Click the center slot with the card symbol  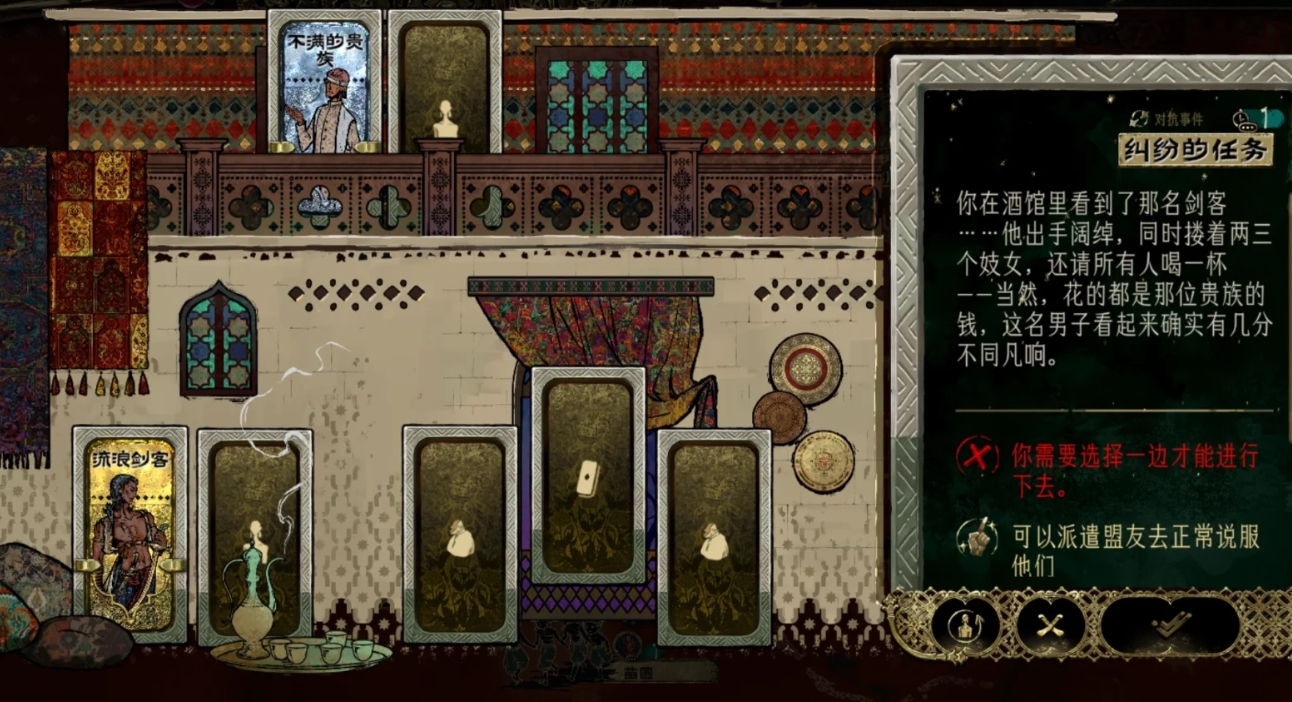[x=588, y=476]
